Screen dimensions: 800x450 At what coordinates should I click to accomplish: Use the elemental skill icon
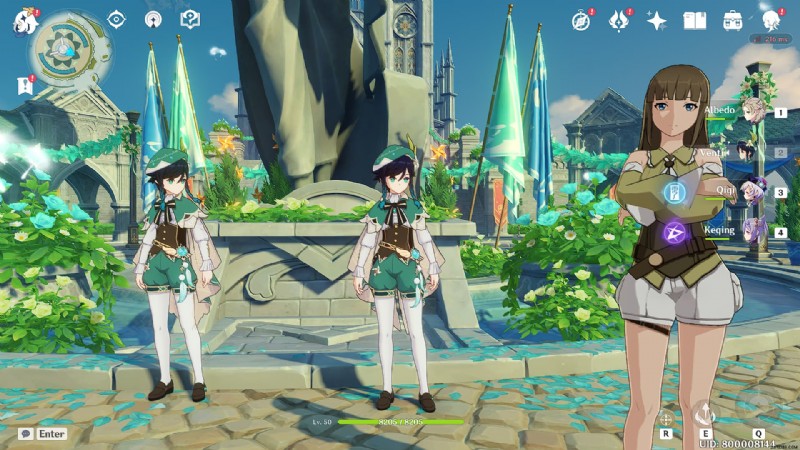pos(705,412)
